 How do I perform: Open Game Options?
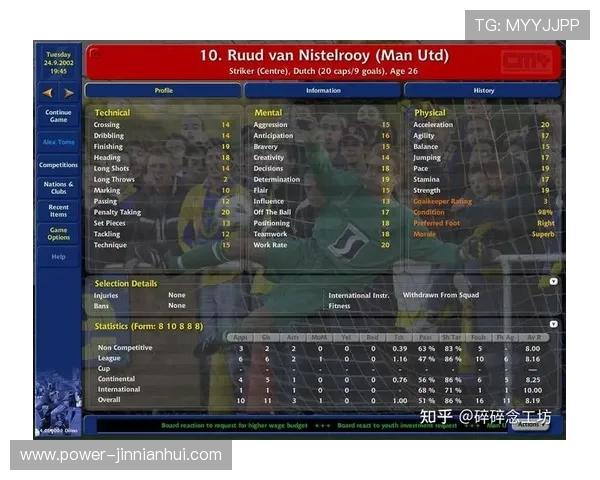point(58,233)
